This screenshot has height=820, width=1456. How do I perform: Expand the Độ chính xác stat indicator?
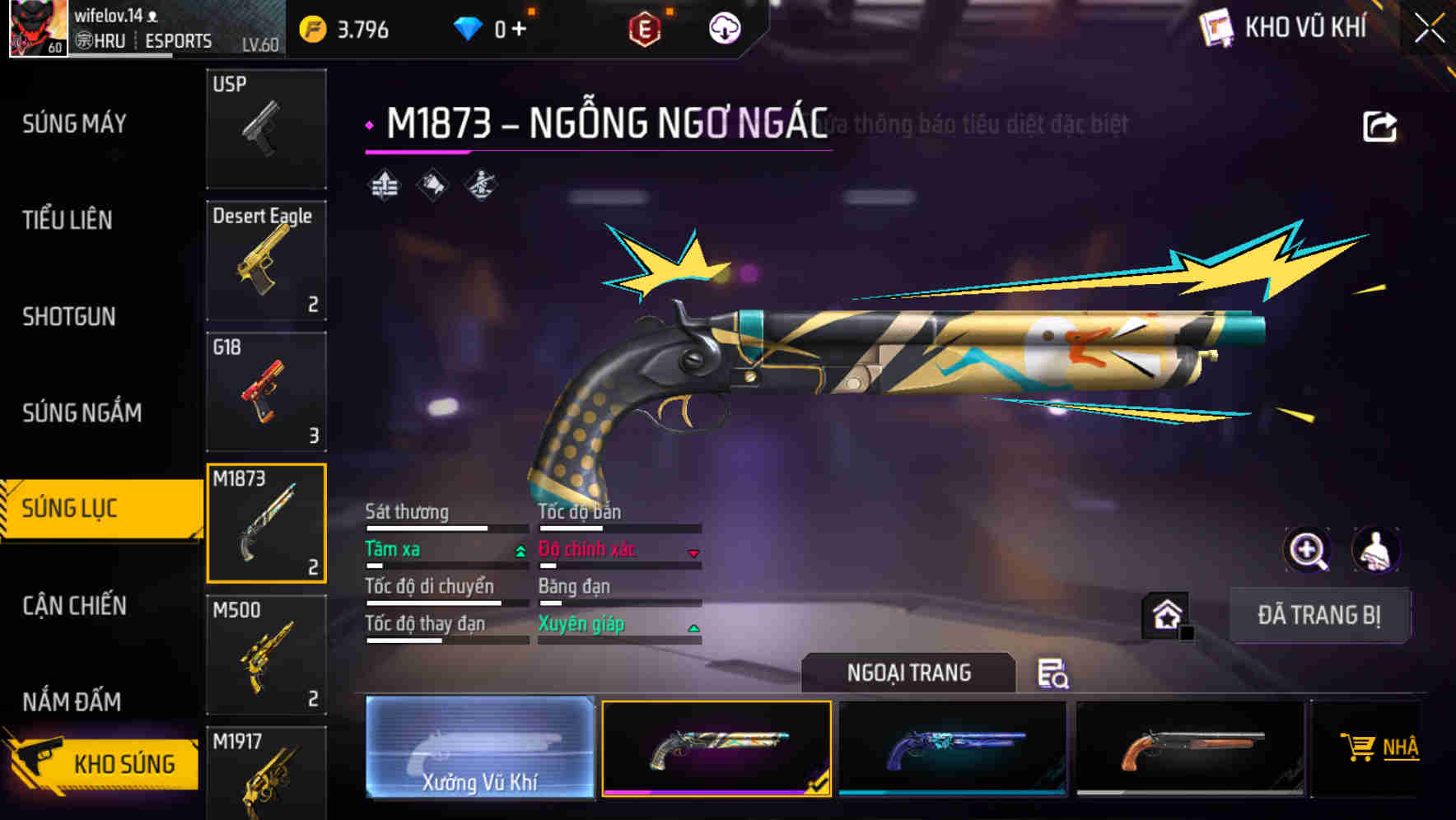pos(694,552)
